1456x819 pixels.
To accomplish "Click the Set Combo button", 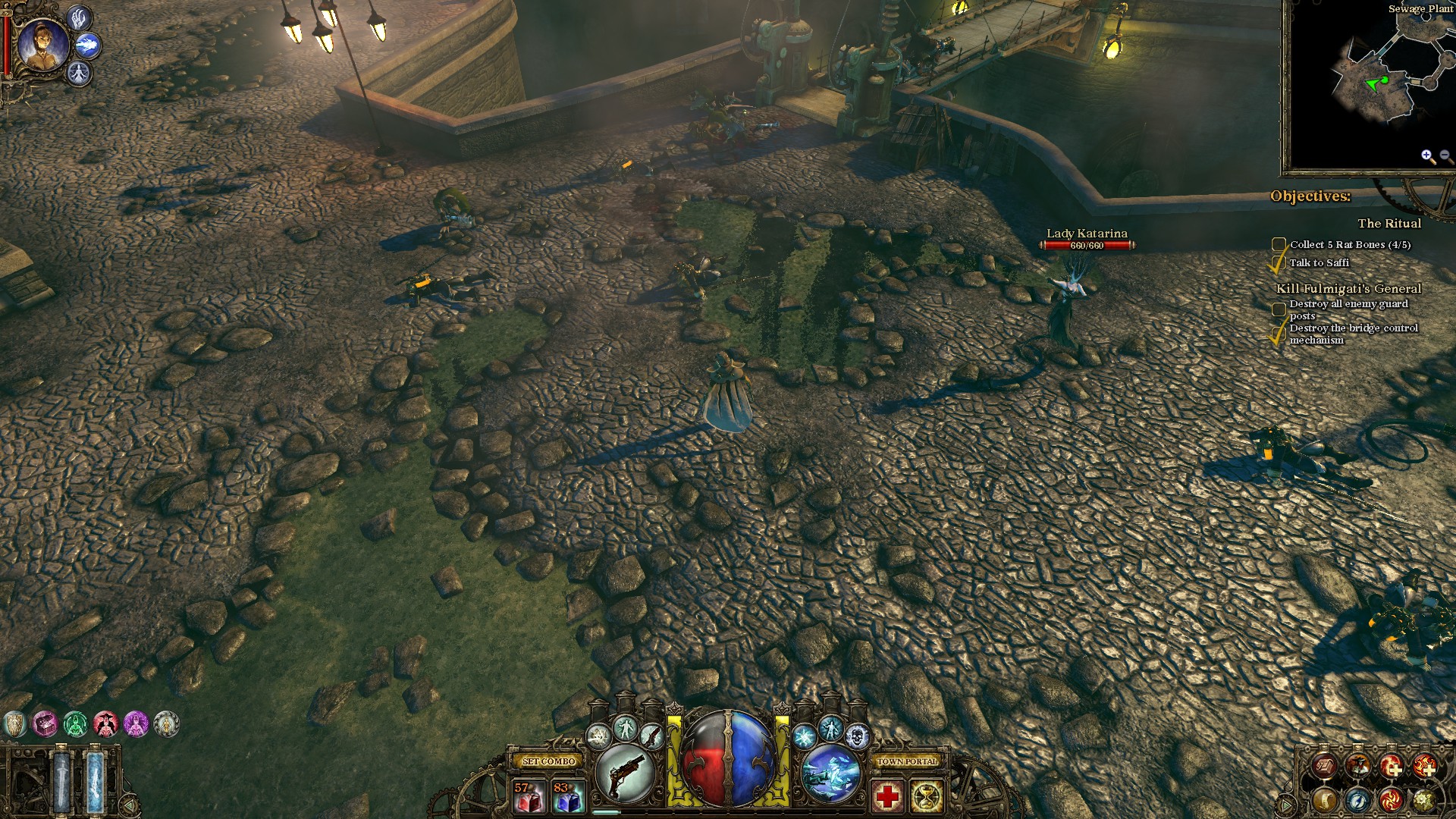I will coord(549,761).
